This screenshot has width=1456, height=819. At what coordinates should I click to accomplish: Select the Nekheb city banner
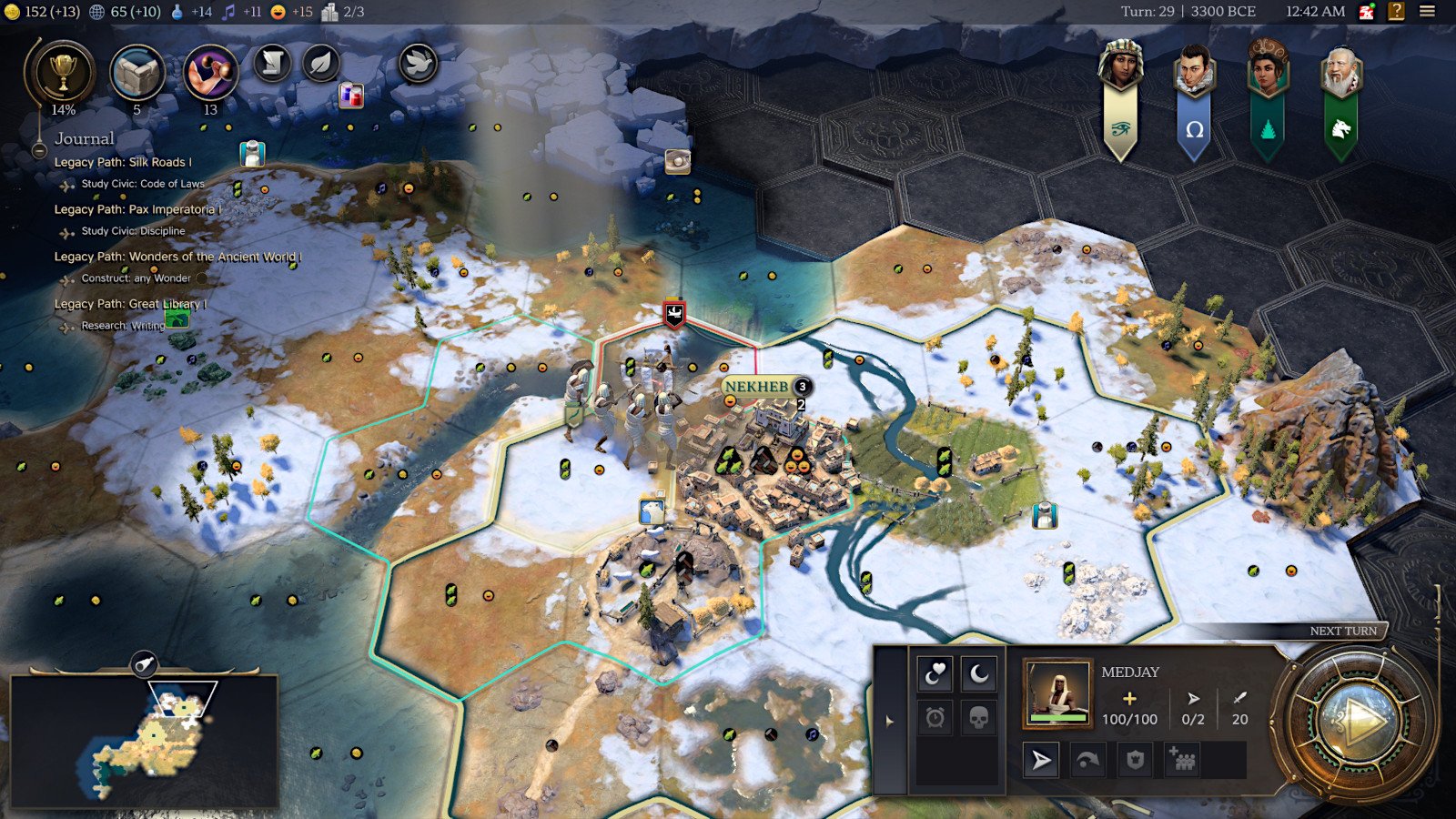pyautogui.click(x=757, y=387)
